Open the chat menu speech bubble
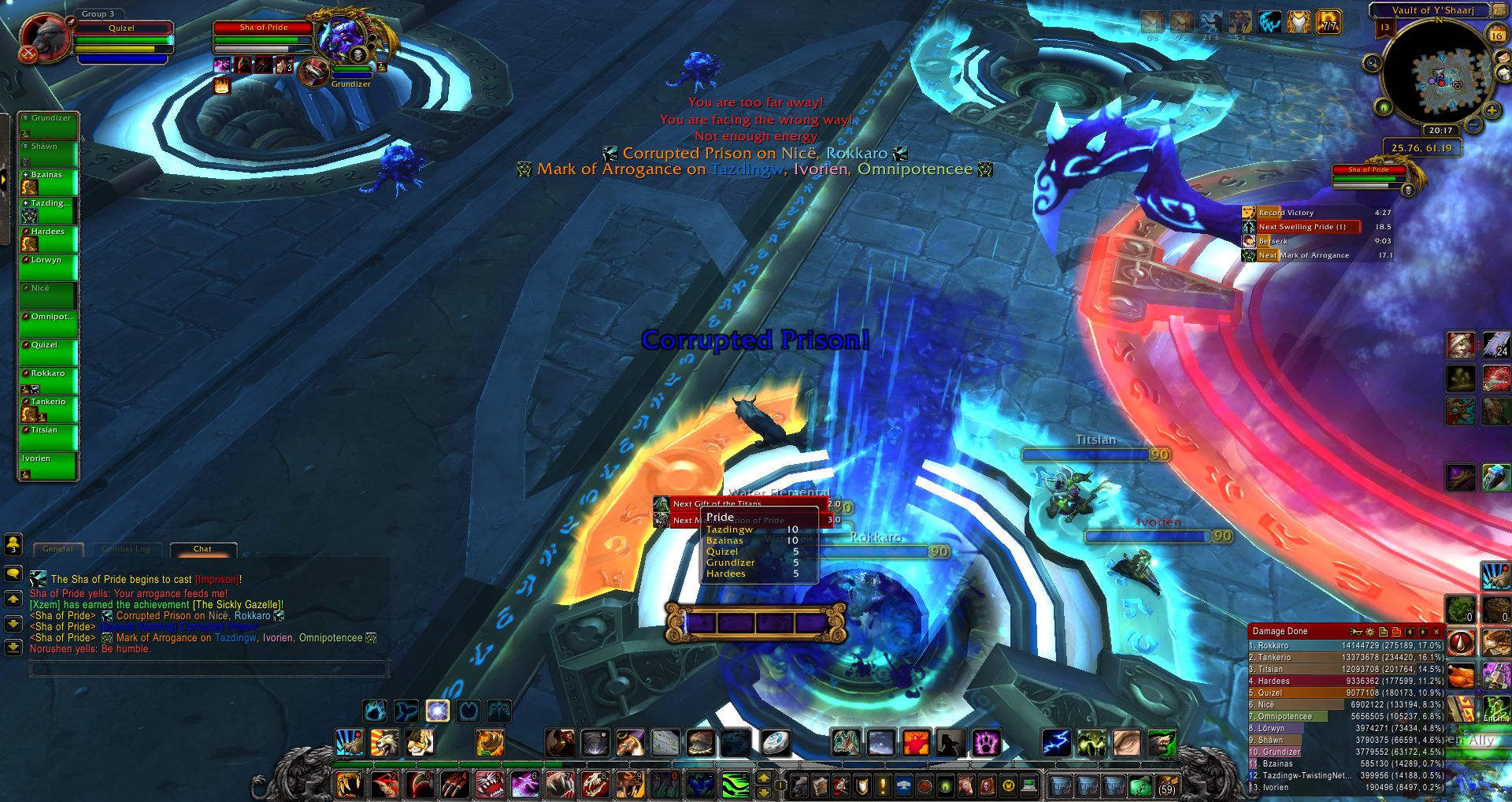 click(13, 574)
